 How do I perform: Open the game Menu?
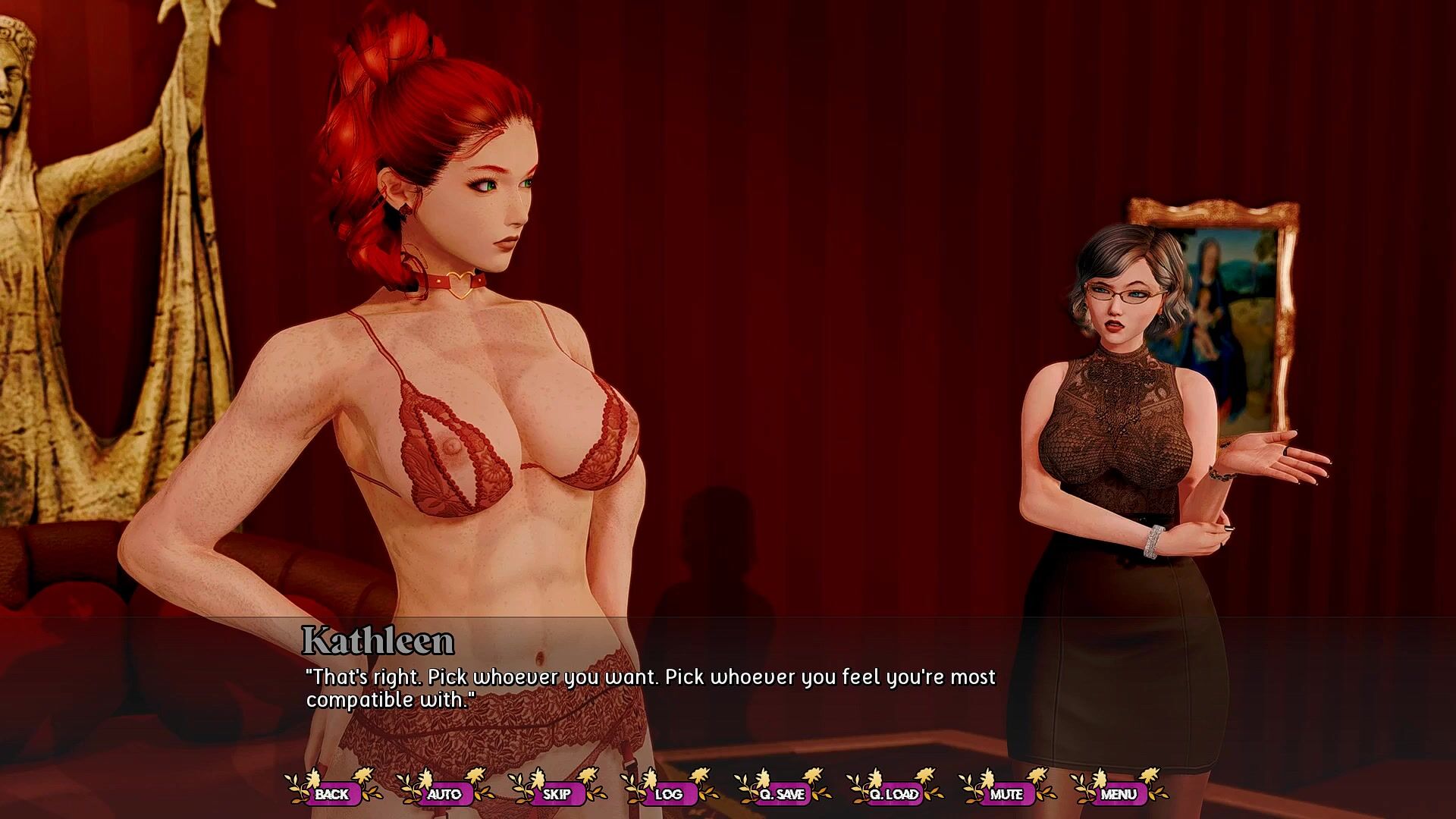pyautogui.click(x=1119, y=794)
